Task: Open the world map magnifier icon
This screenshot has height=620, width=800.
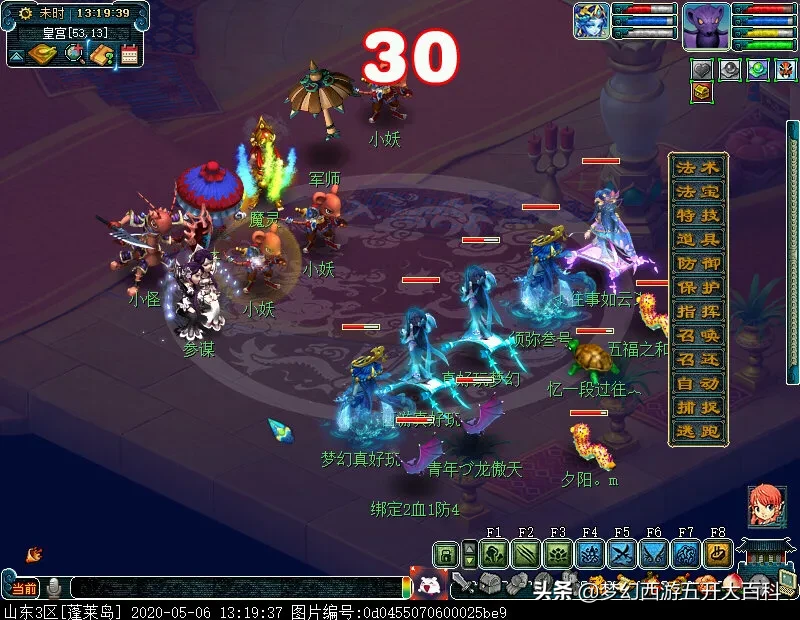Action: [75, 53]
